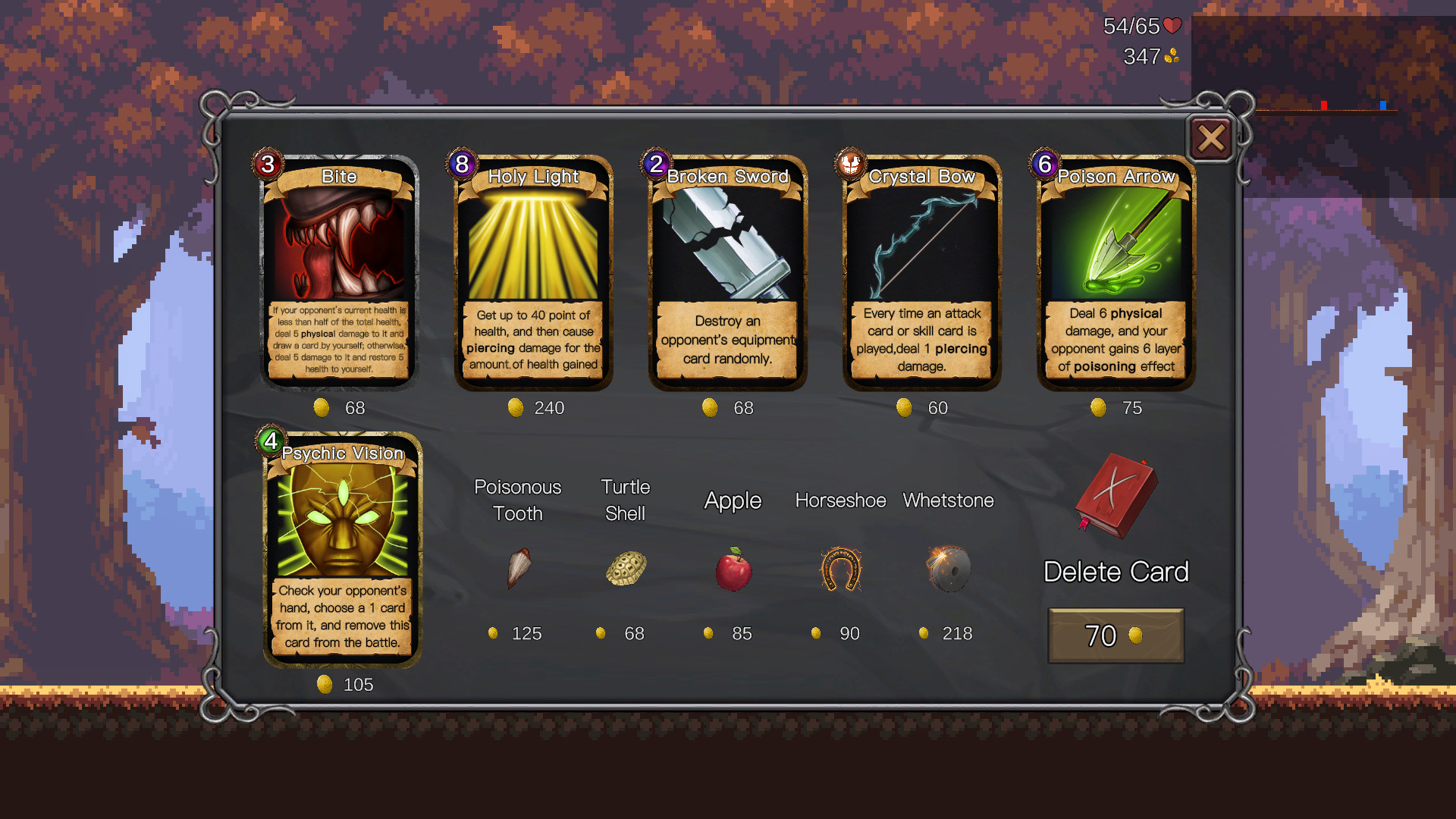
Task: Click the Delete Card label
Action: tap(1117, 572)
